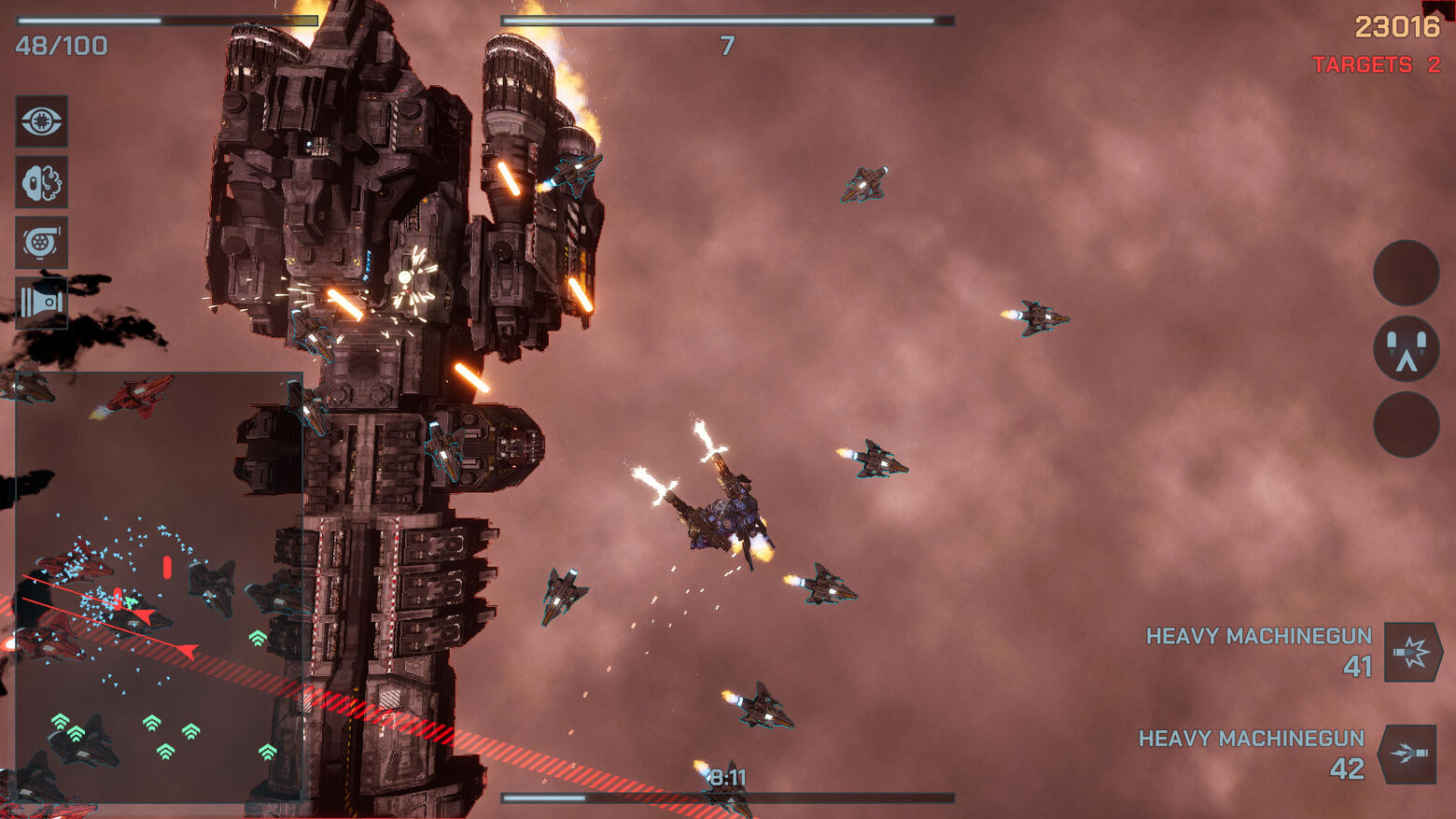Image resolution: width=1456 pixels, height=819 pixels.
Task: Select the heavy machinegun arrow-shaped weapon icon
Action: click(1408, 754)
